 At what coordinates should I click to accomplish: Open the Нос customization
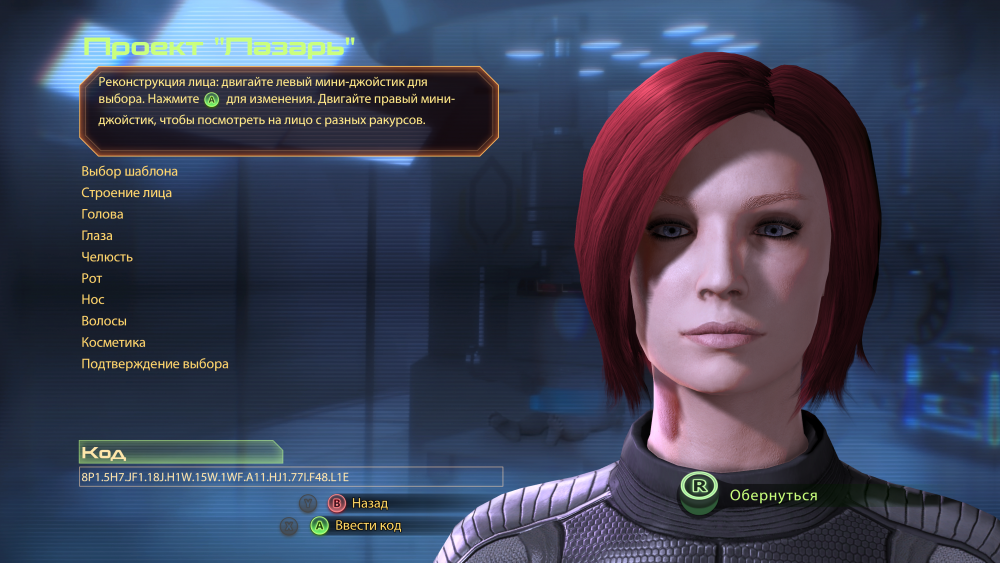(x=93, y=299)
